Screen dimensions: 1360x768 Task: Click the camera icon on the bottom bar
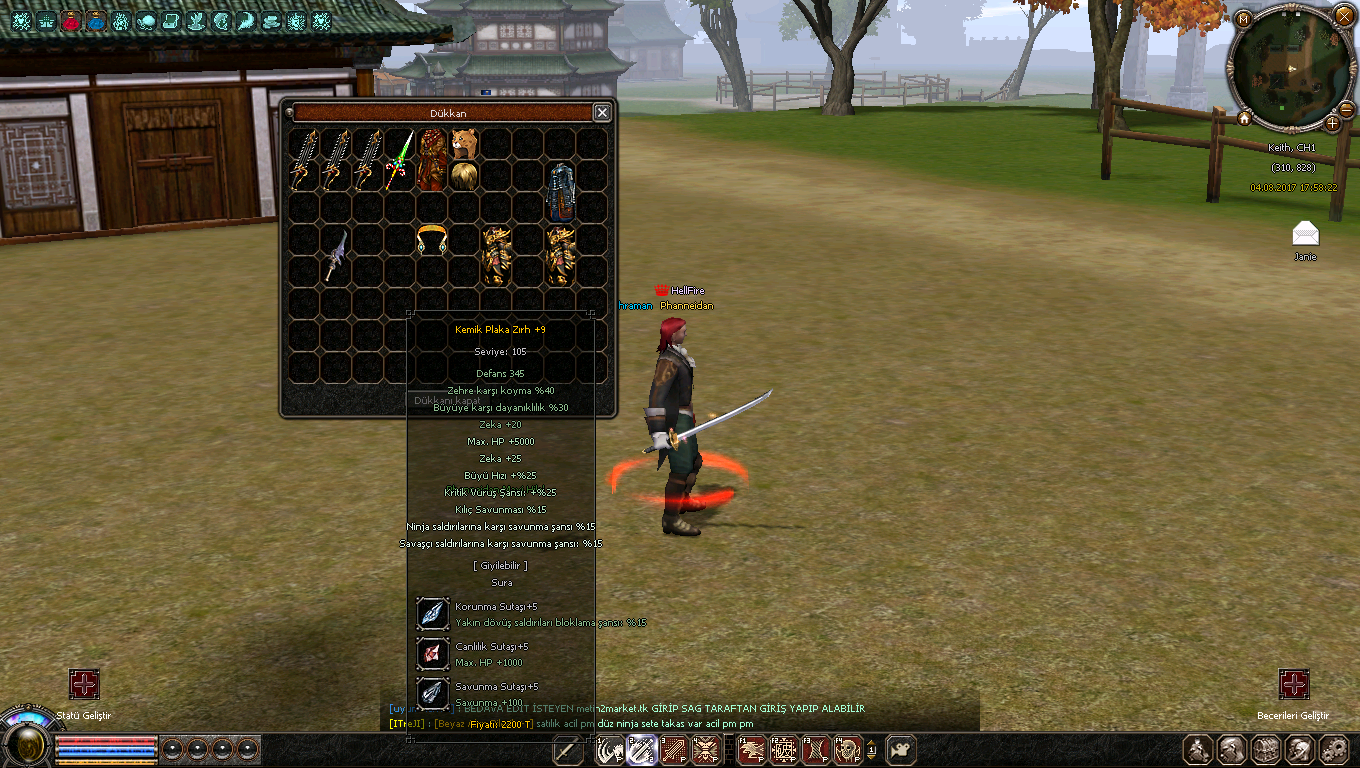point(903,749)
